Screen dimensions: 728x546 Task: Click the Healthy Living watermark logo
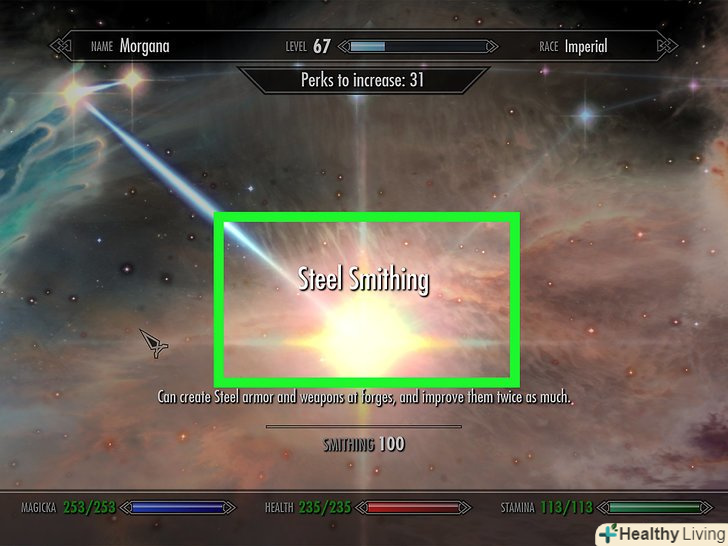point(660,532)
